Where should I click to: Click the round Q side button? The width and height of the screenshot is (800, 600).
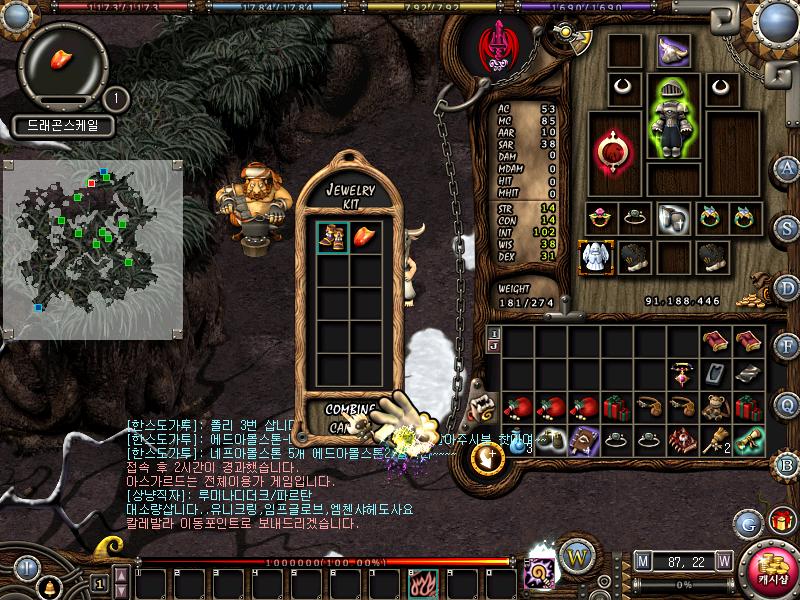tap(788, 405)
